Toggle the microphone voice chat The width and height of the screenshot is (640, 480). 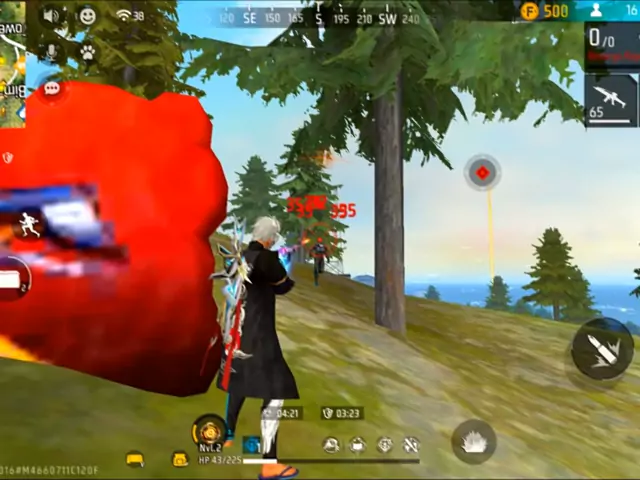(x=51, y=51)
